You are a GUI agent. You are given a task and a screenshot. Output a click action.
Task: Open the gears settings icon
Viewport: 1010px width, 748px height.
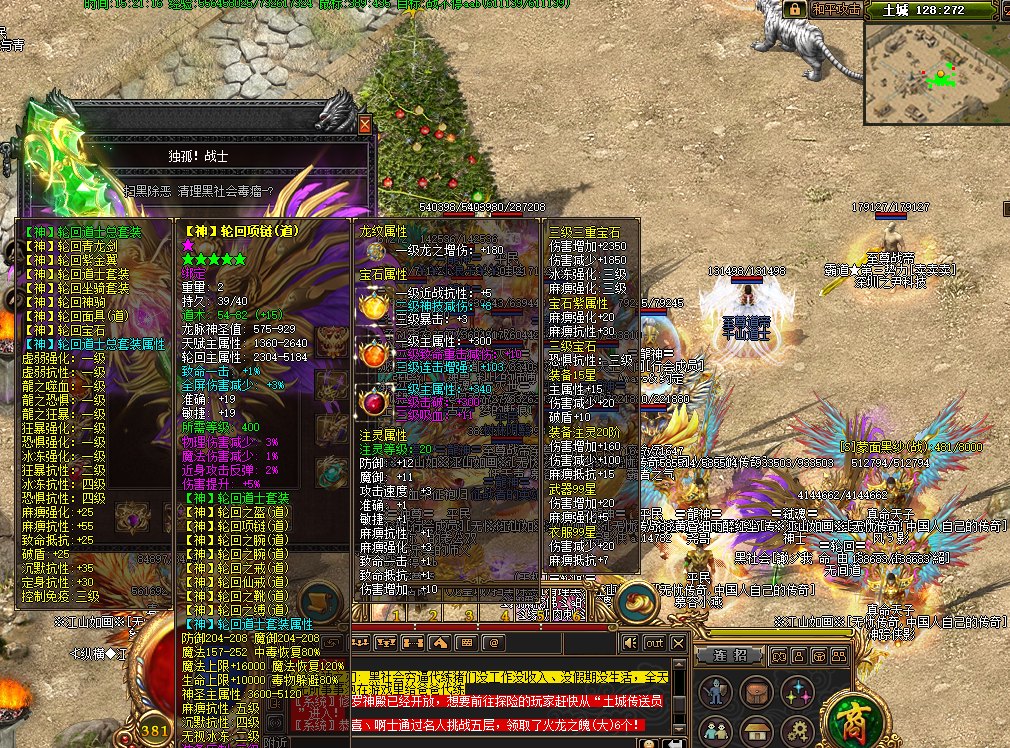797,731
